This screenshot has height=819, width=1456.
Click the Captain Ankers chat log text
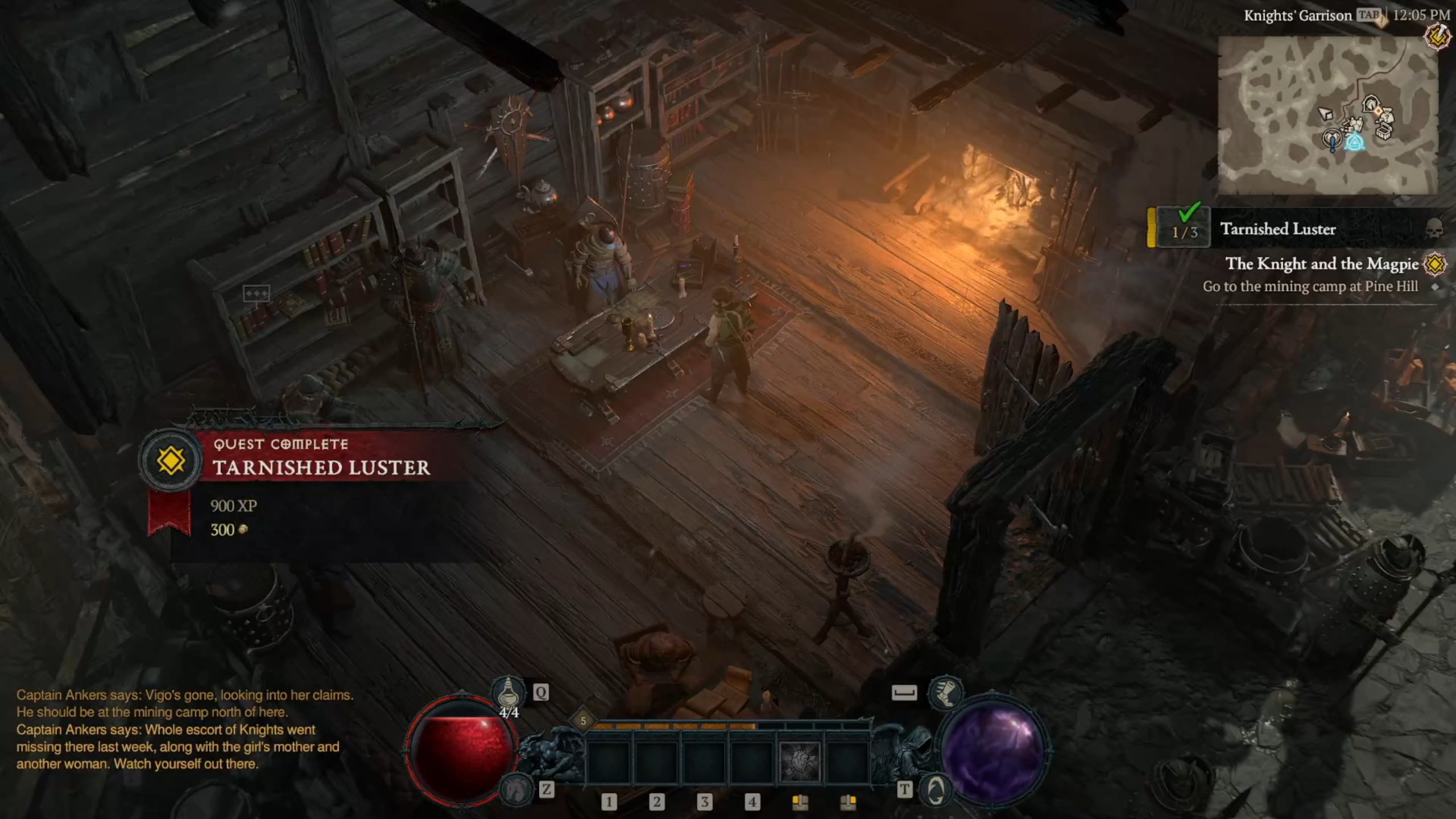click(183, 729)
